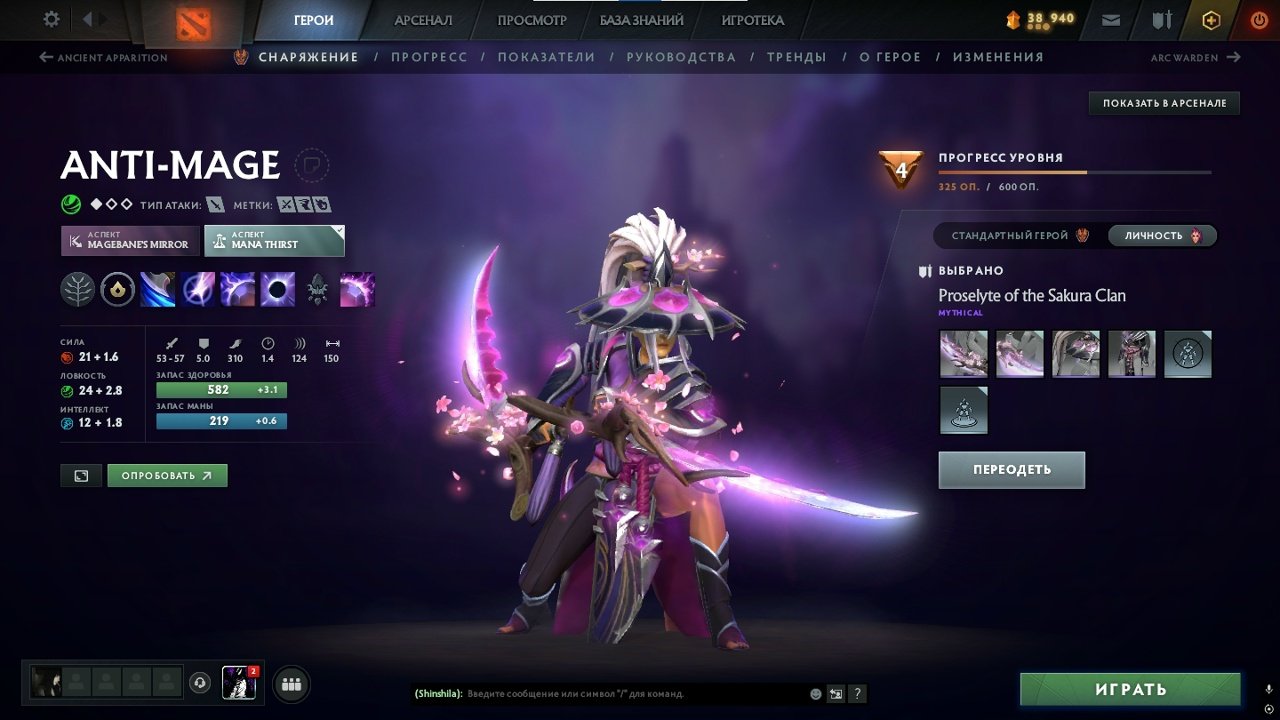Viewport: 1280px width, 720px height.
Task: Collapse chat with the arrow icon
Action: click(x=836, y=693)
